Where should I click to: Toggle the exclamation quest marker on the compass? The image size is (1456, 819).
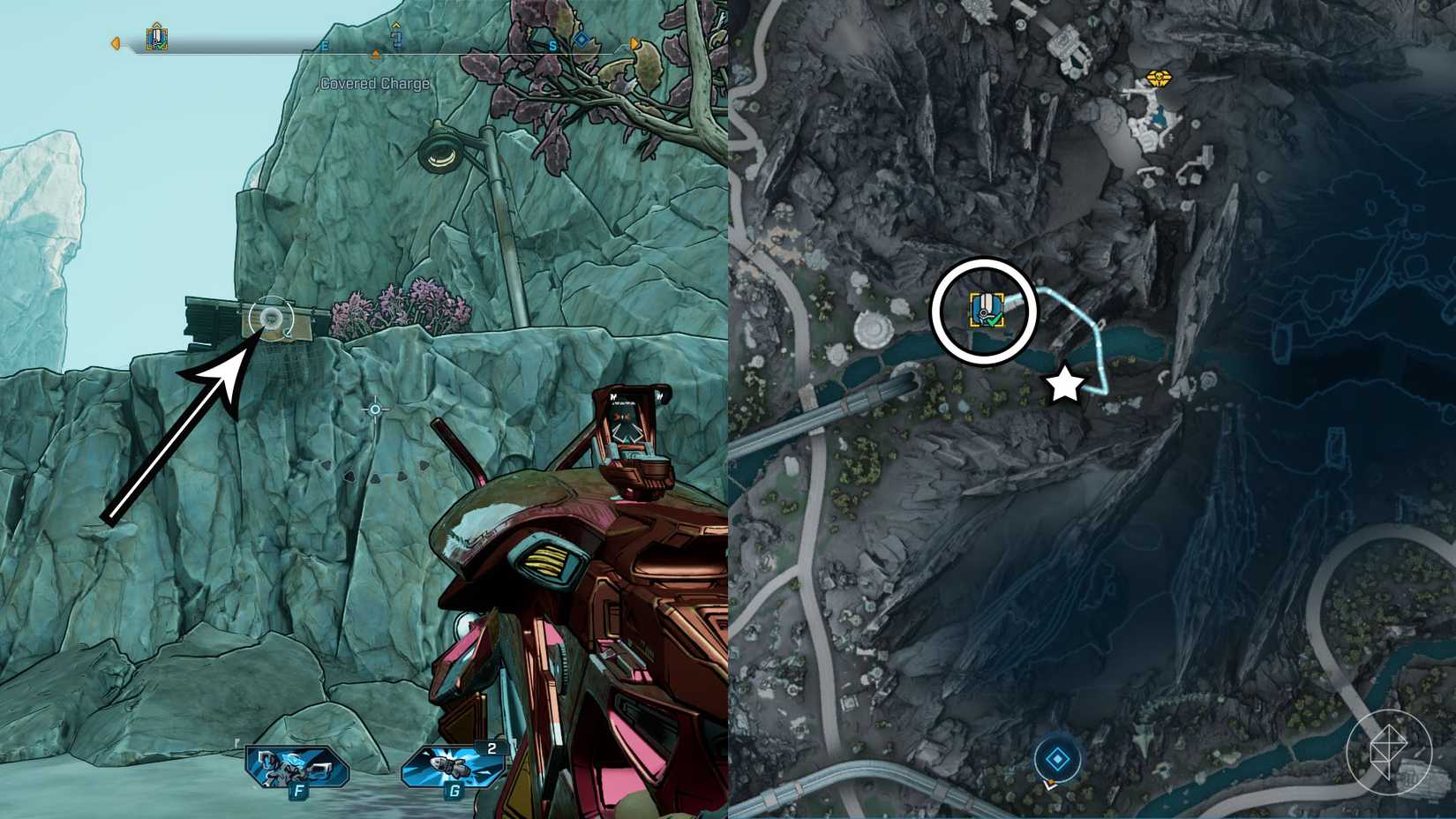tap(397, 40)
